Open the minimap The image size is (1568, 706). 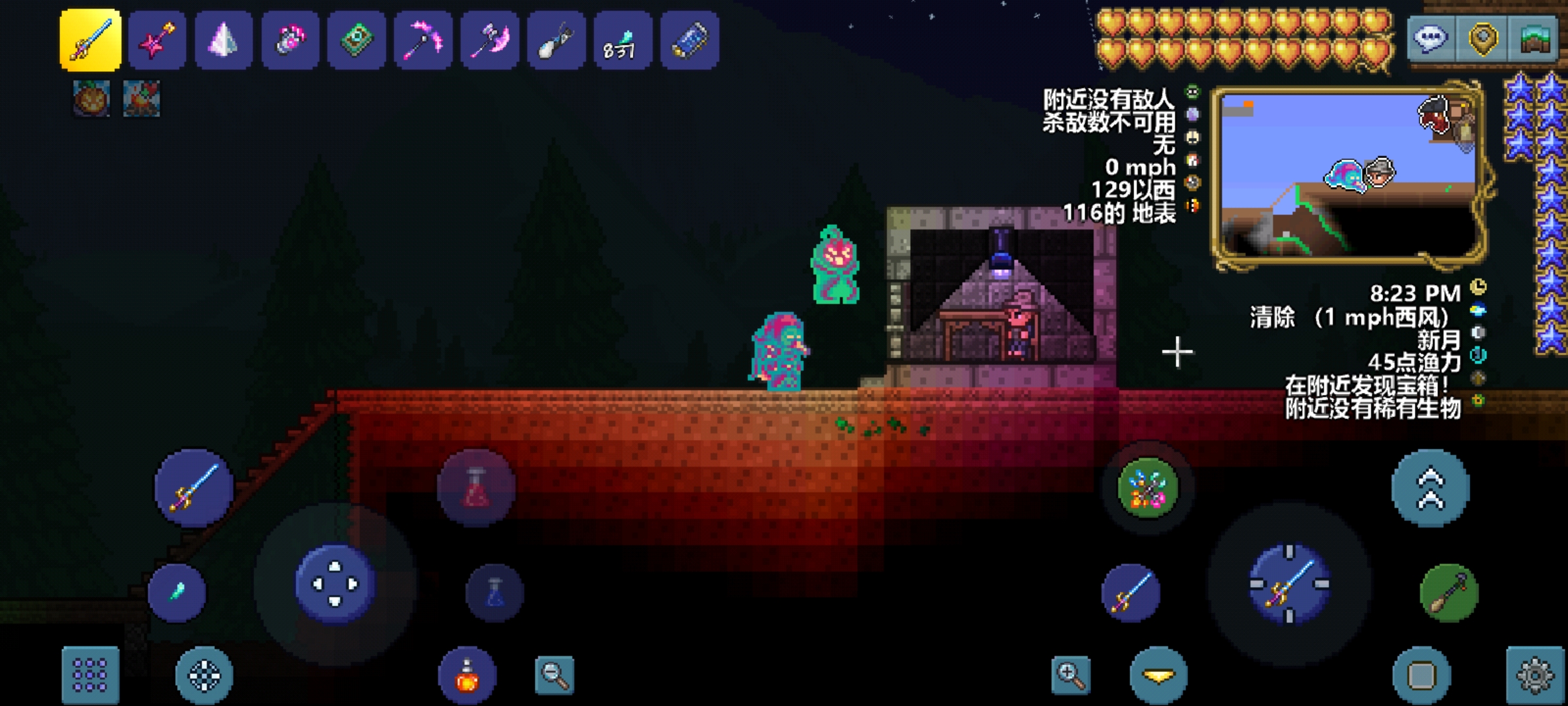coord(1349,176)
